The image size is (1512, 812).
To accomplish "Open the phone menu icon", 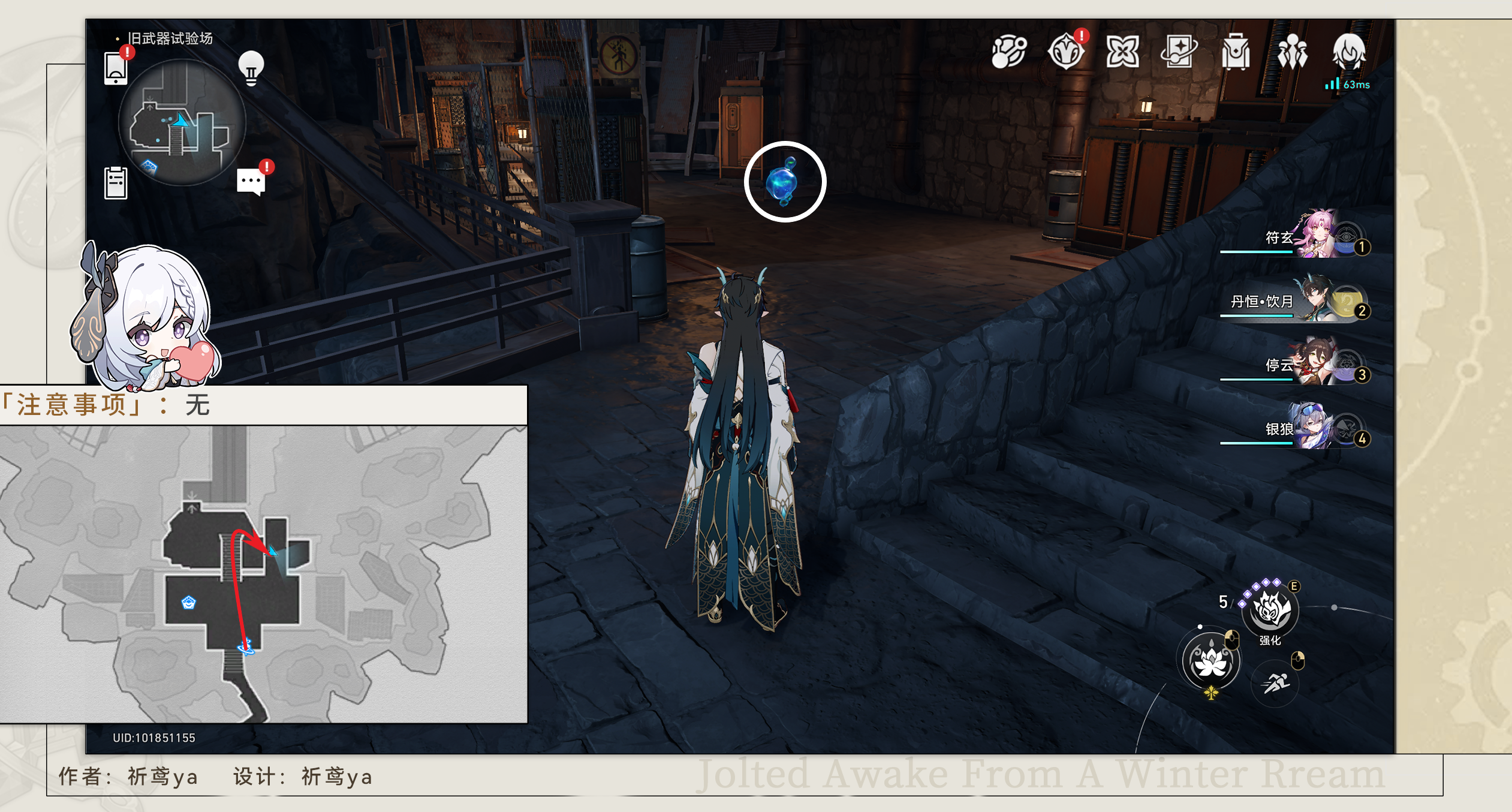I will (x=116, y=68).
